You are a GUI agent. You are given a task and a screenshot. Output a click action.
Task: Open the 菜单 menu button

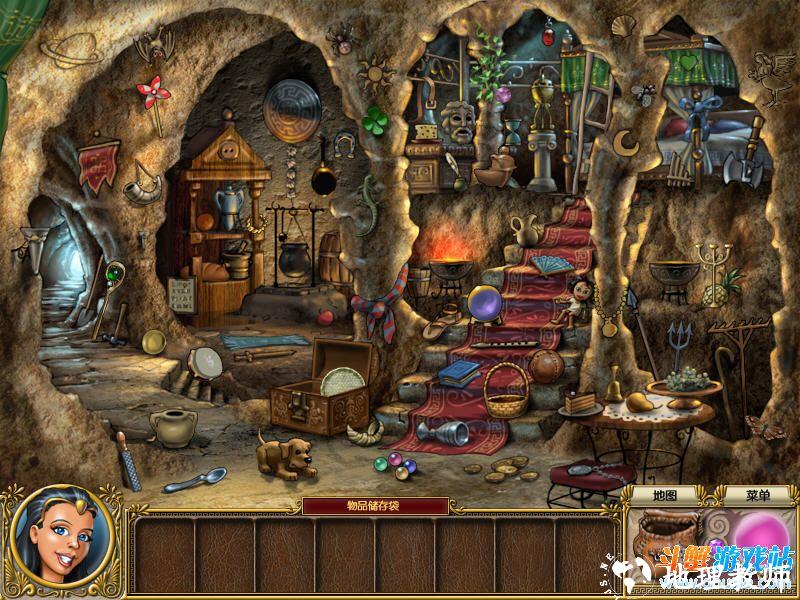pyautogui.click(x=757, y=495)
